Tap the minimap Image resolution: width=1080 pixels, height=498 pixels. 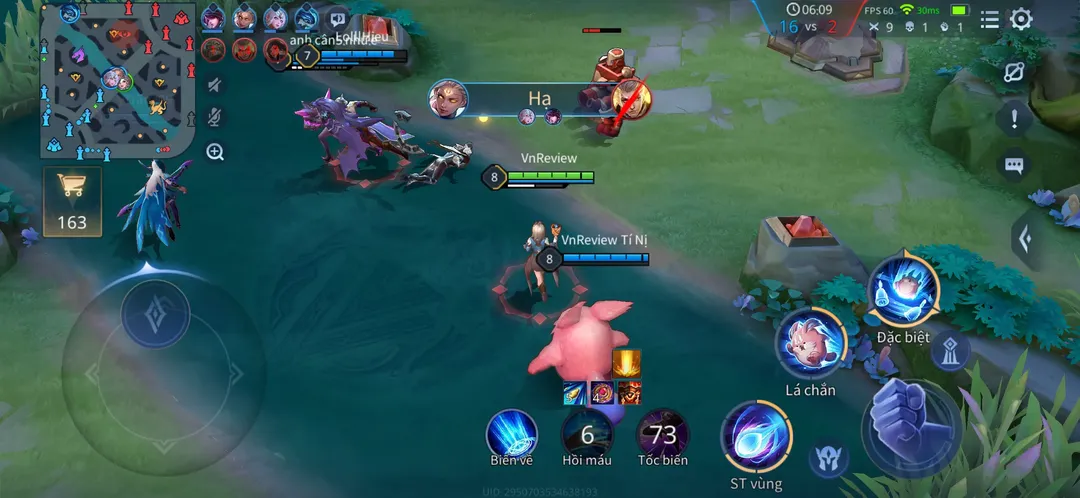117,79
